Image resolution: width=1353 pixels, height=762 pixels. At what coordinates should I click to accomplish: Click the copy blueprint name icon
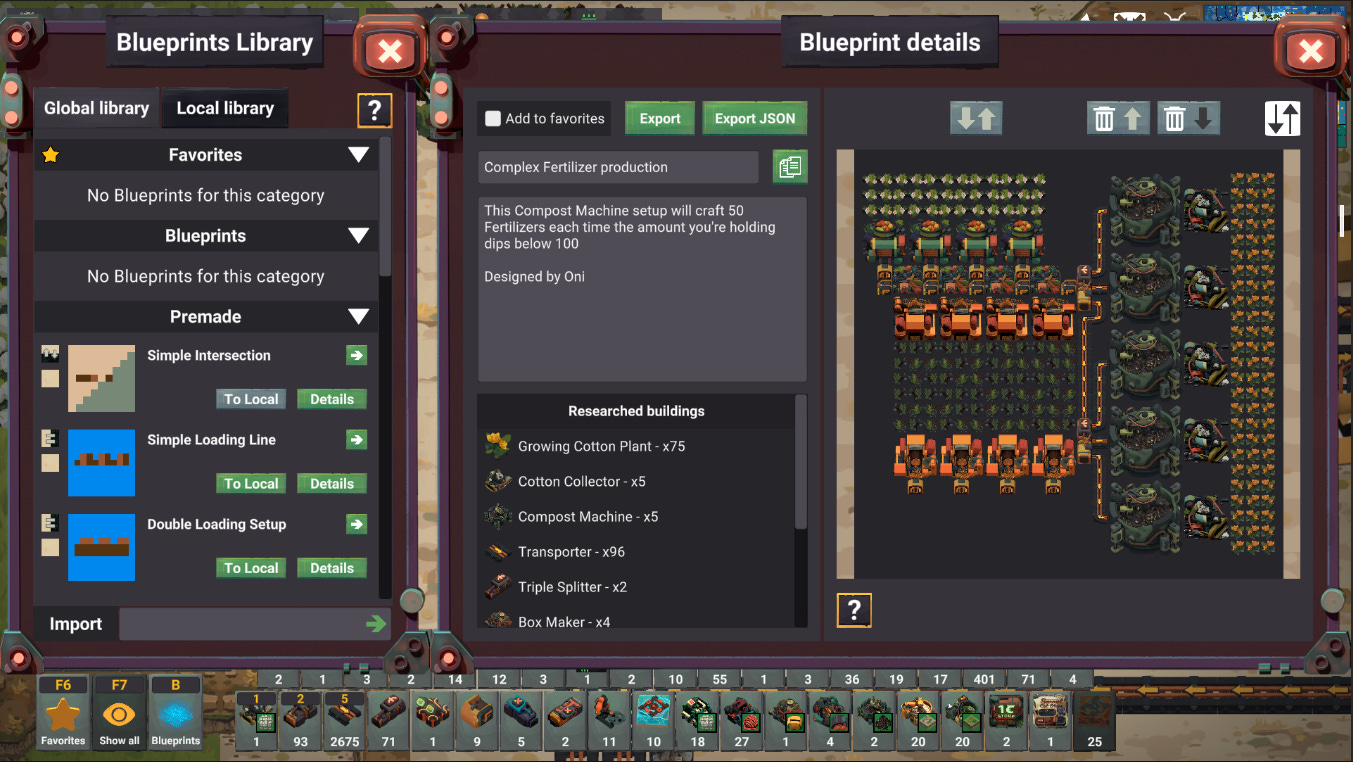click(789, 167)
